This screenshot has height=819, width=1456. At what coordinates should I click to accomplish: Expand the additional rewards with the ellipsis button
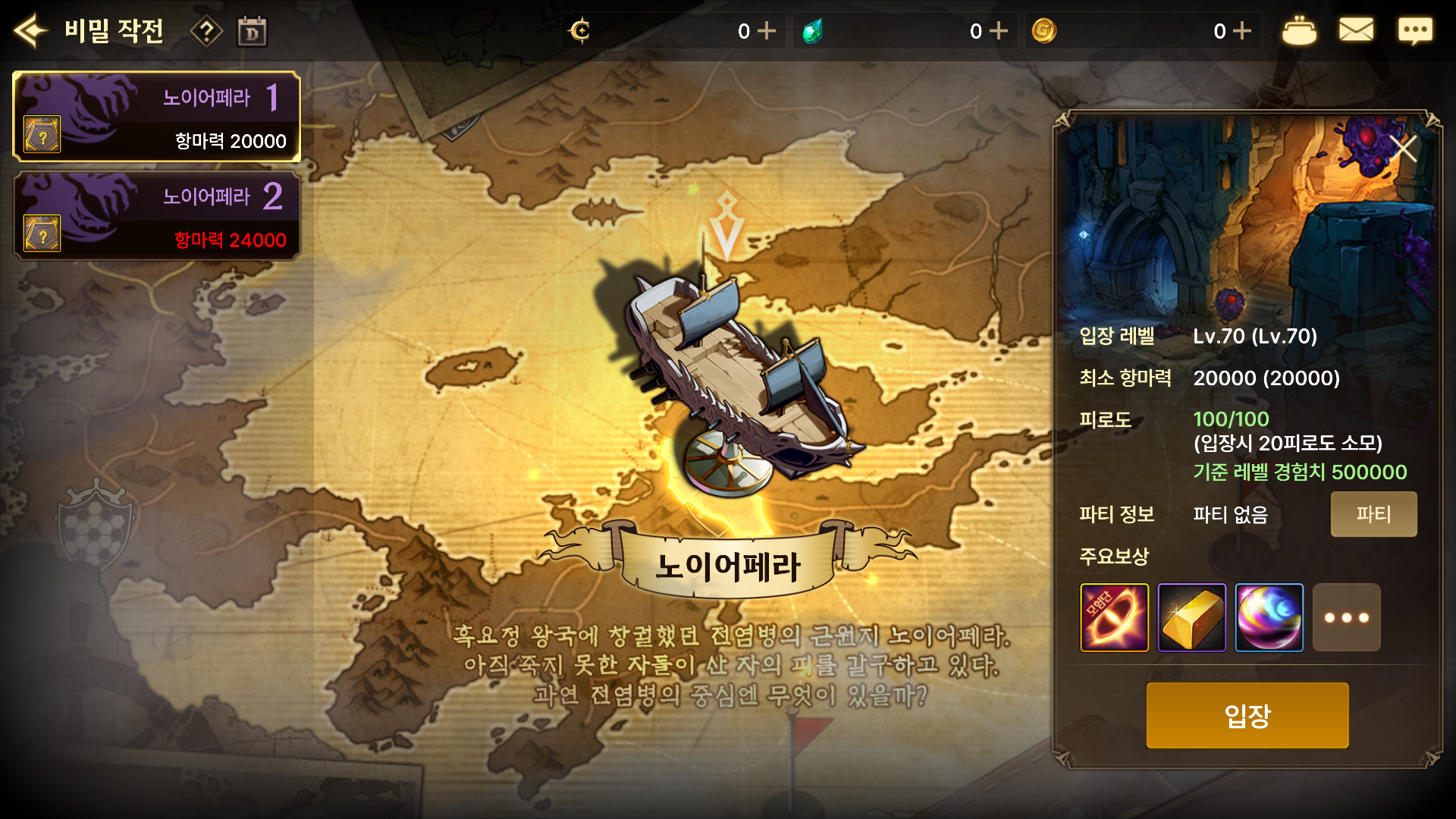(1346, 617)
